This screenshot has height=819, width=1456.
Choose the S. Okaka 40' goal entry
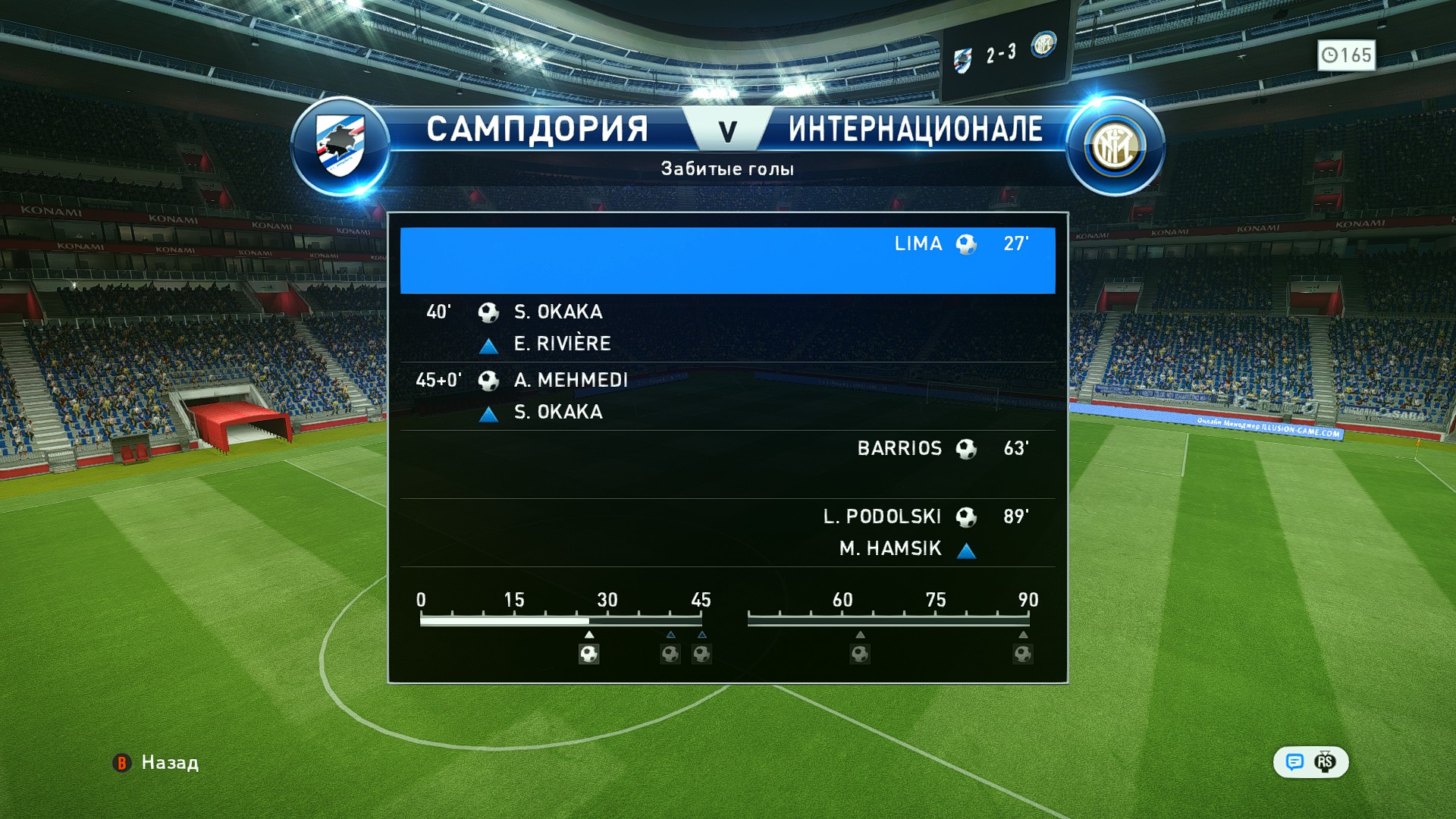point(727,328)
